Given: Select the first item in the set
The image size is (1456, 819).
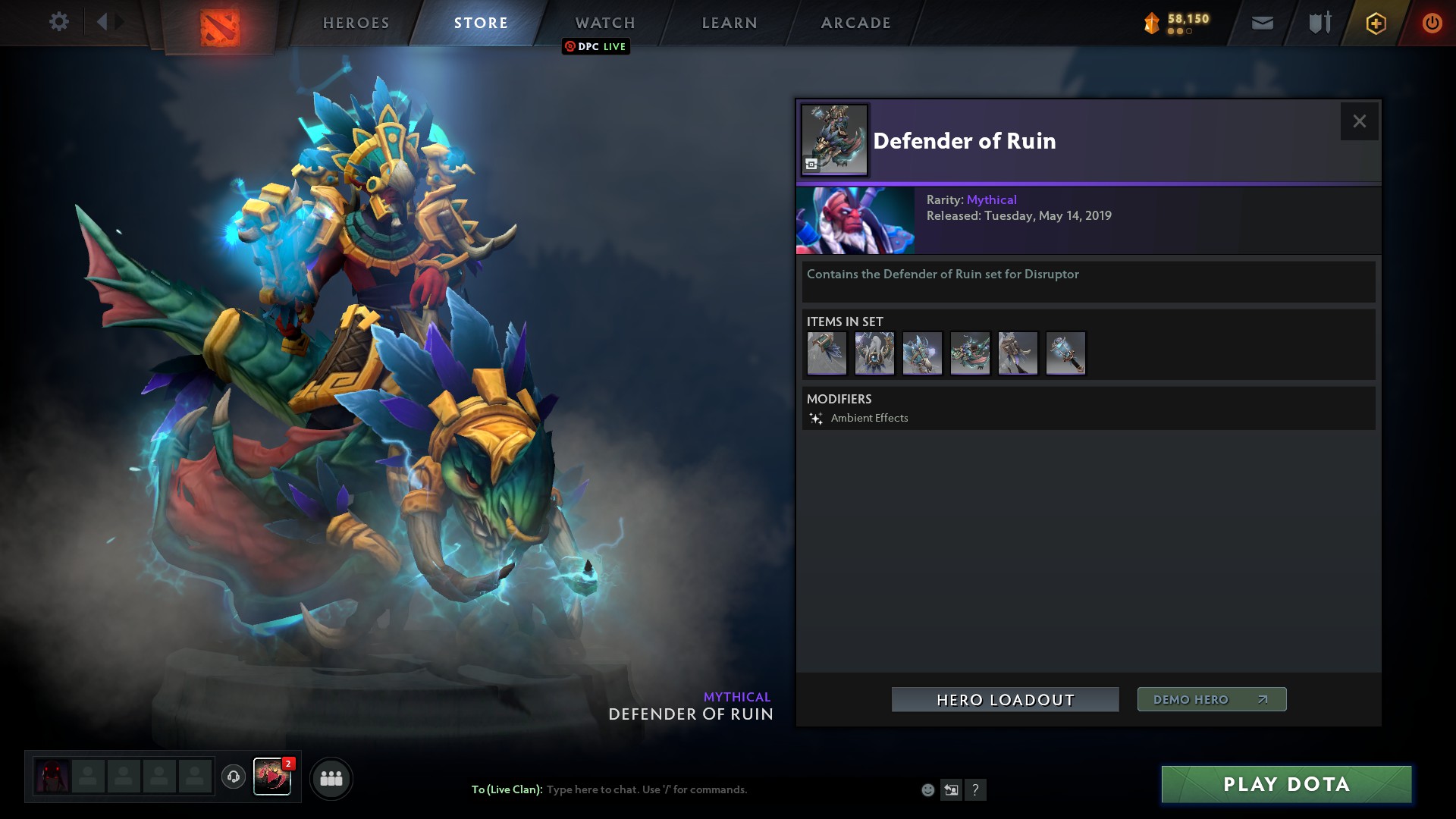Looking at the screenshot, I should pyautogui.click(x=827, y=353).
